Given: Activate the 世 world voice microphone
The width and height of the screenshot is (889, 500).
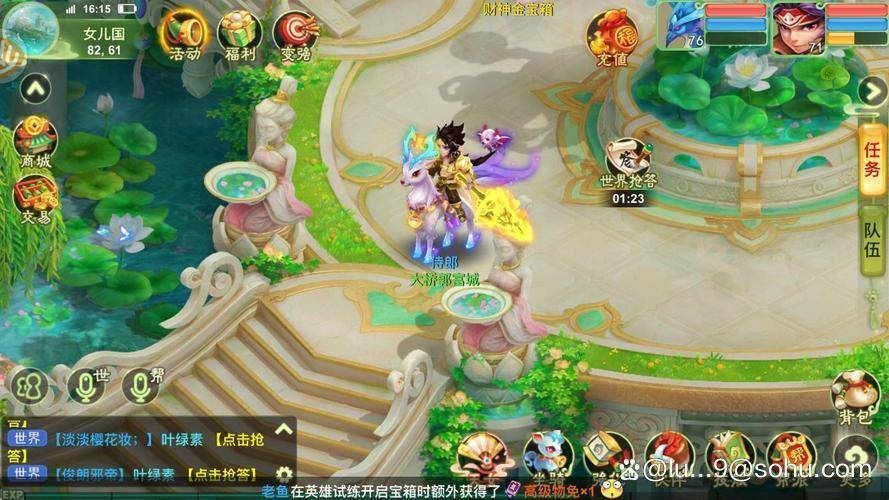Looking at the screenshot, I should [86, 385].
